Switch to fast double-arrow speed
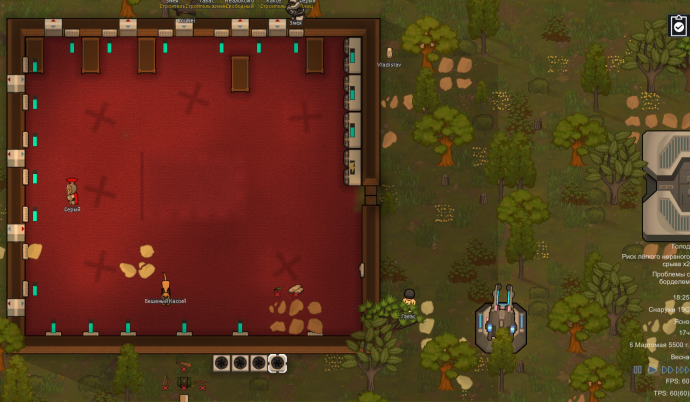690x402 pixels. tap(667, 370)
